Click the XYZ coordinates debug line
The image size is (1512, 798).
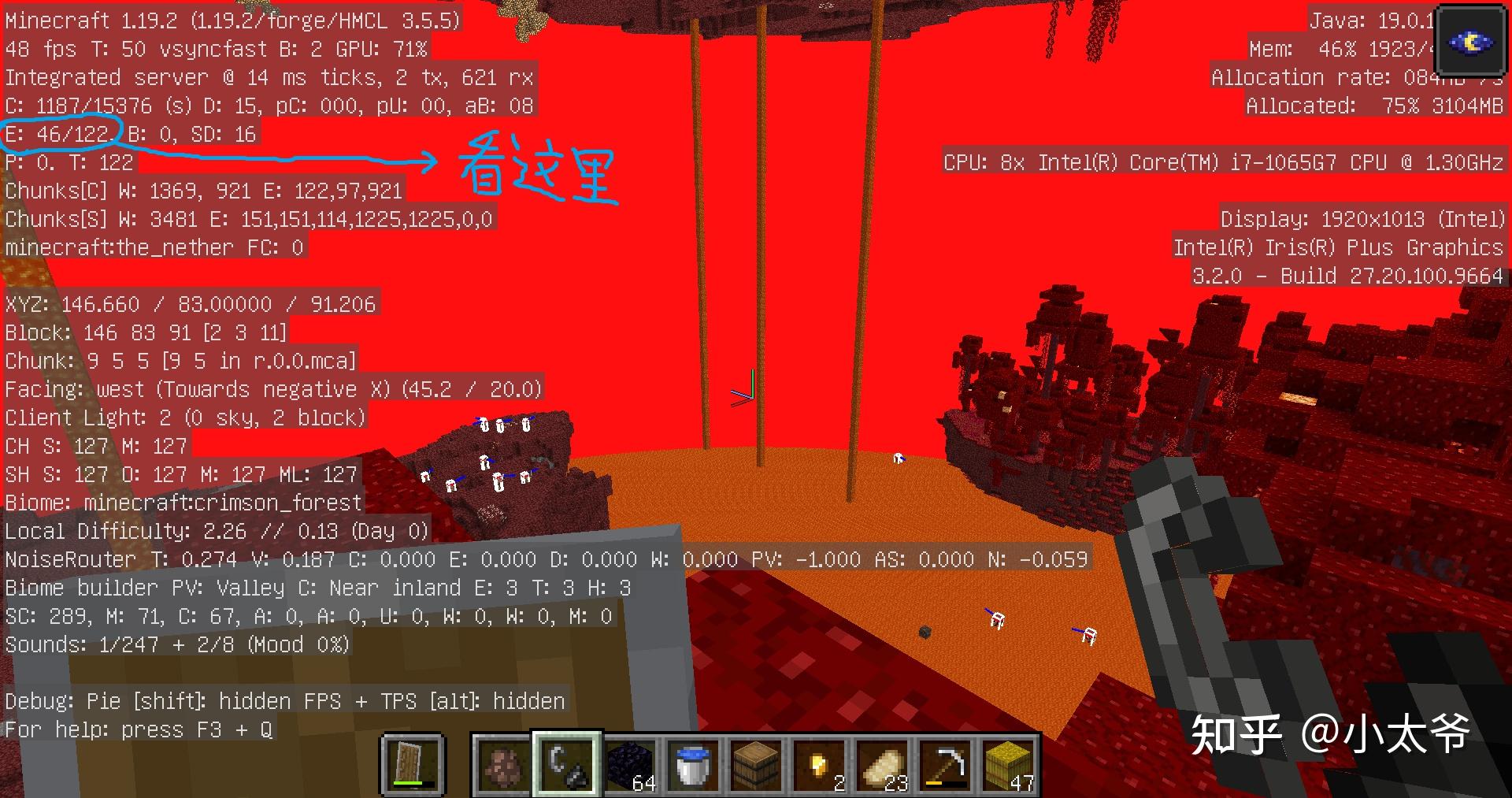pyautogui.click(x=189, y=304)
